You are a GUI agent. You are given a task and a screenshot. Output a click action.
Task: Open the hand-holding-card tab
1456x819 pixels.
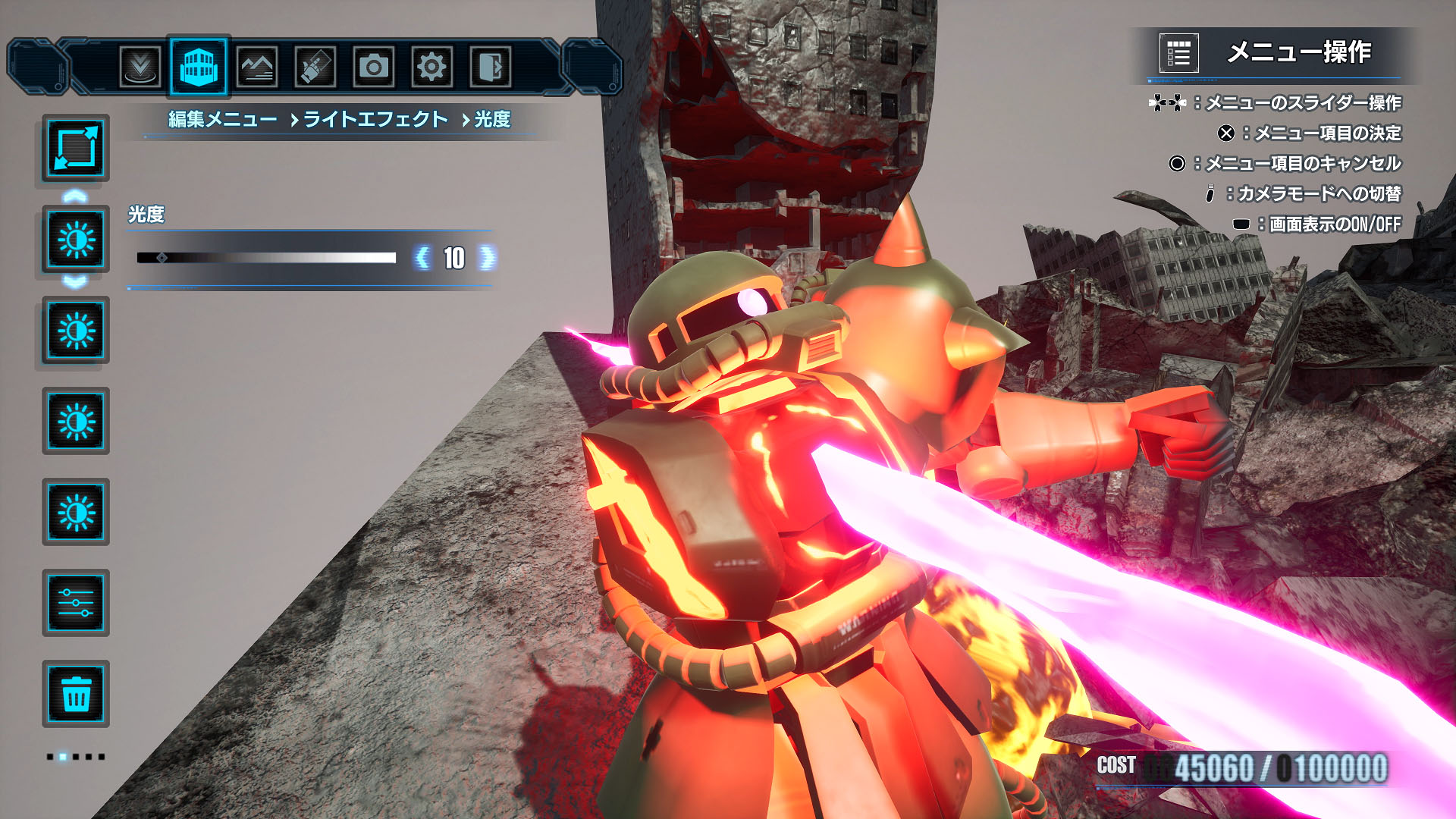click(315, 67)
